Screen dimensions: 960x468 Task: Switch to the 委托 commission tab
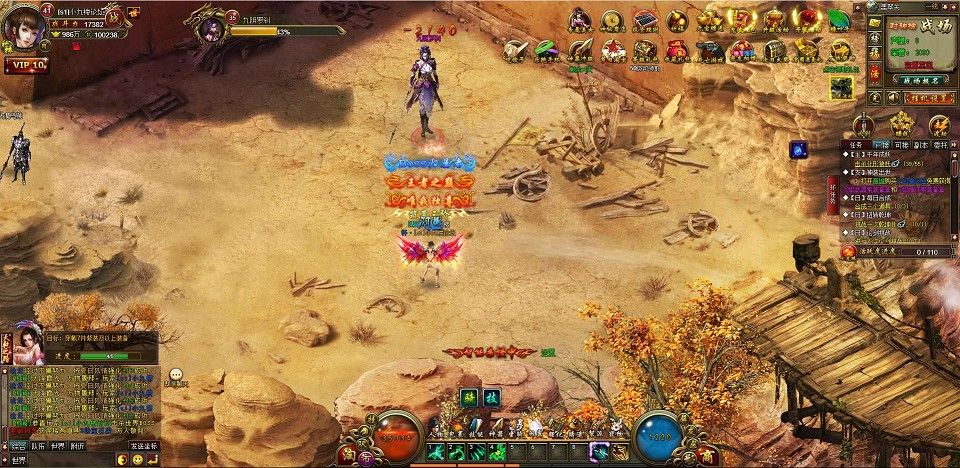tap(943, 144)
